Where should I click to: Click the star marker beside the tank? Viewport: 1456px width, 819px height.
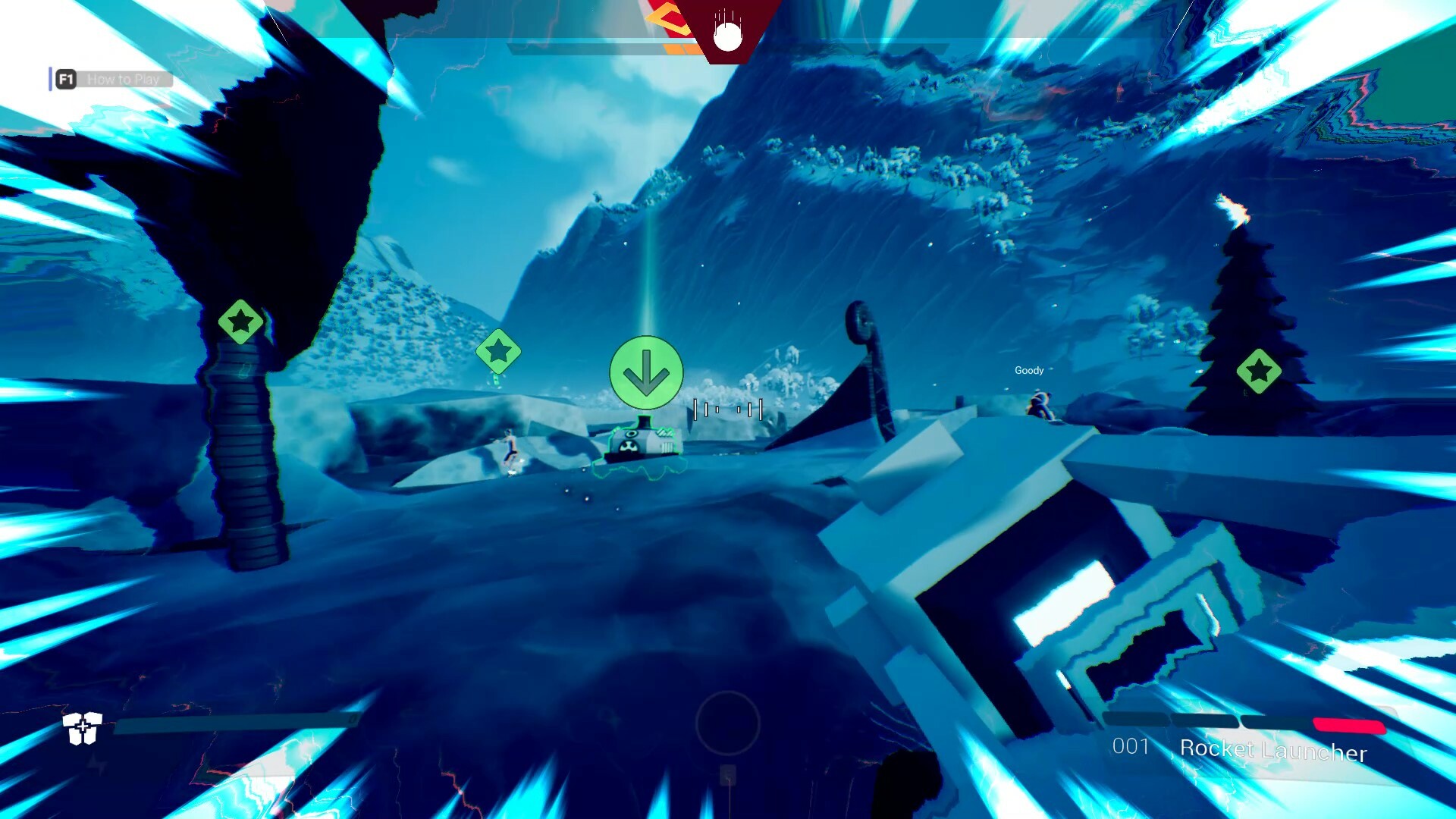[499, 350]
